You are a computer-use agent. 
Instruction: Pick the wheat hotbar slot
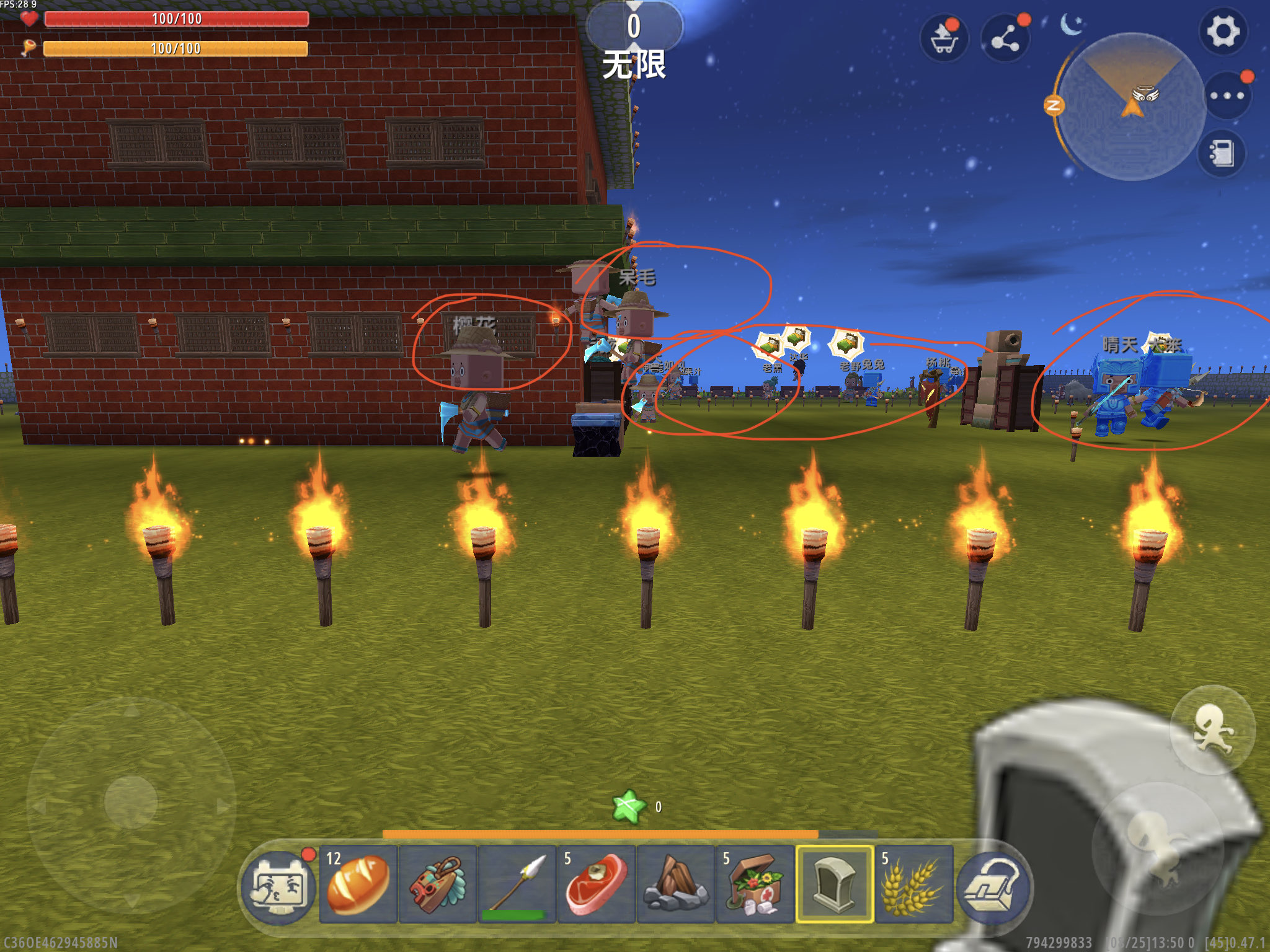coord(914,884)
